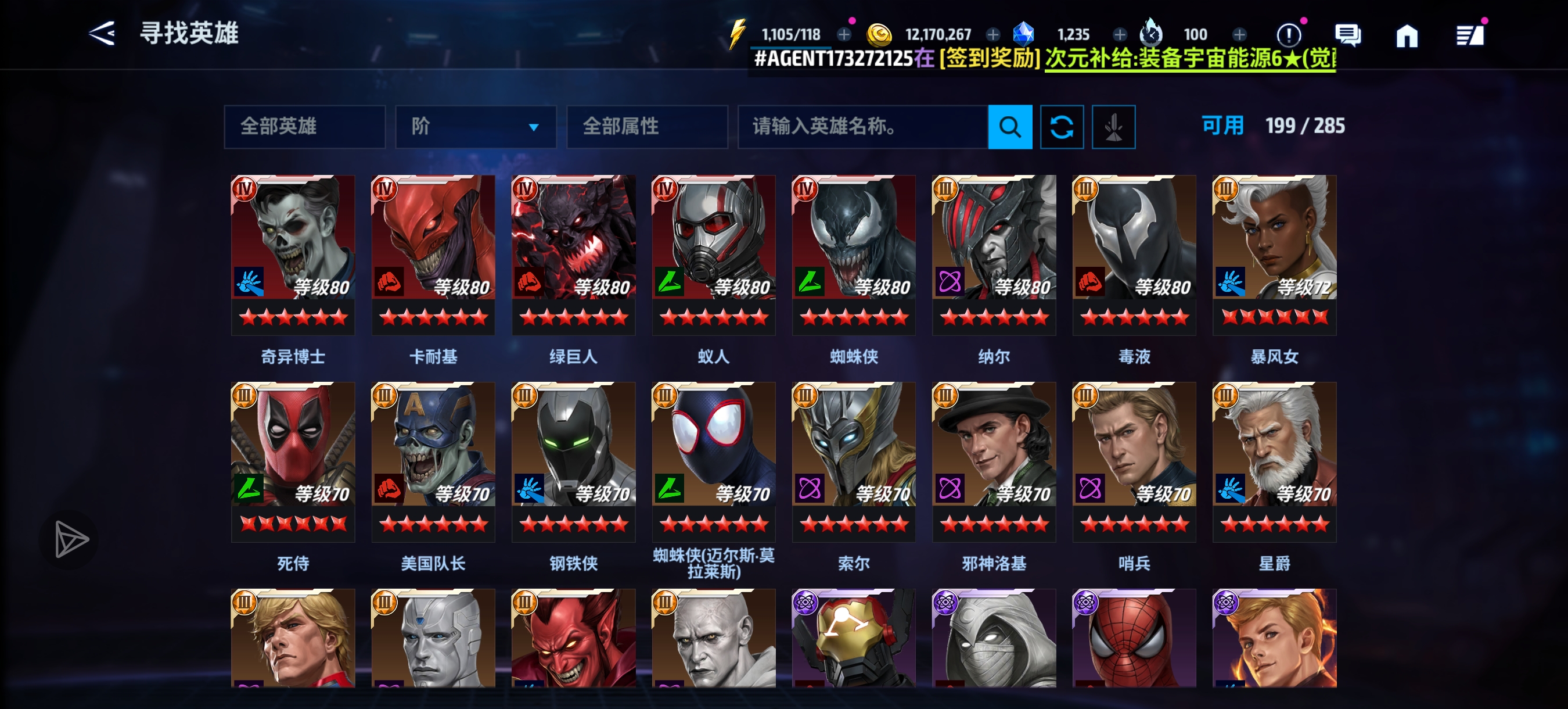The width and height of the screenshot is (1568, 709).
Task: Click the sort order icon beside refresh
Action: 1113,127
